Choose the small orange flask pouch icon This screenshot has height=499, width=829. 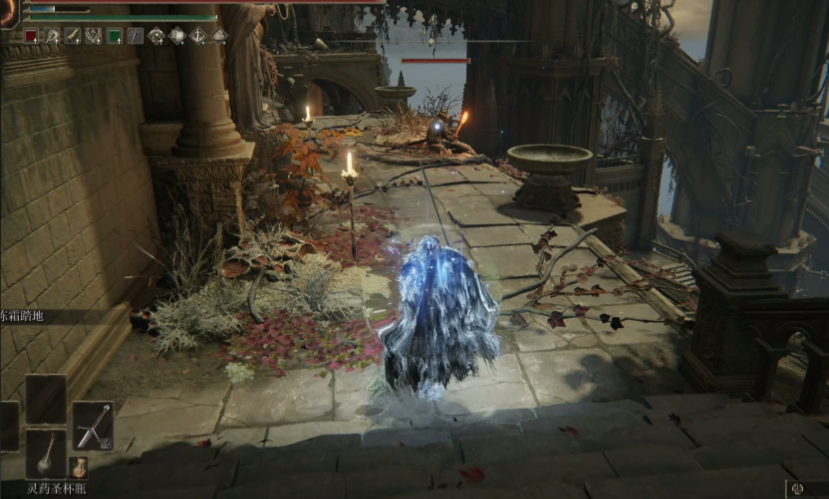pos(79,467)
